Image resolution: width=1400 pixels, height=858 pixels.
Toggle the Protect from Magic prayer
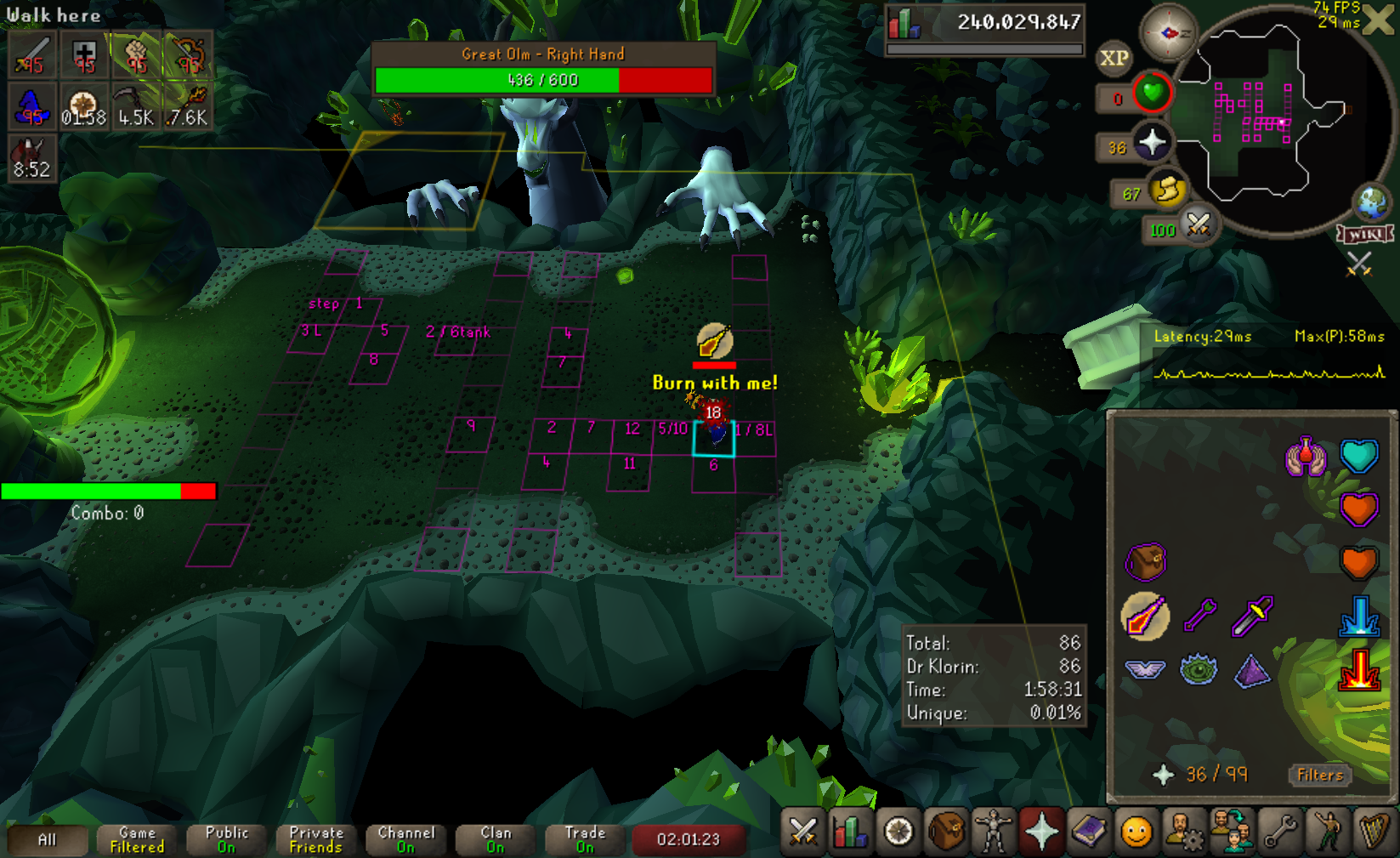[x=1144, y=616]
